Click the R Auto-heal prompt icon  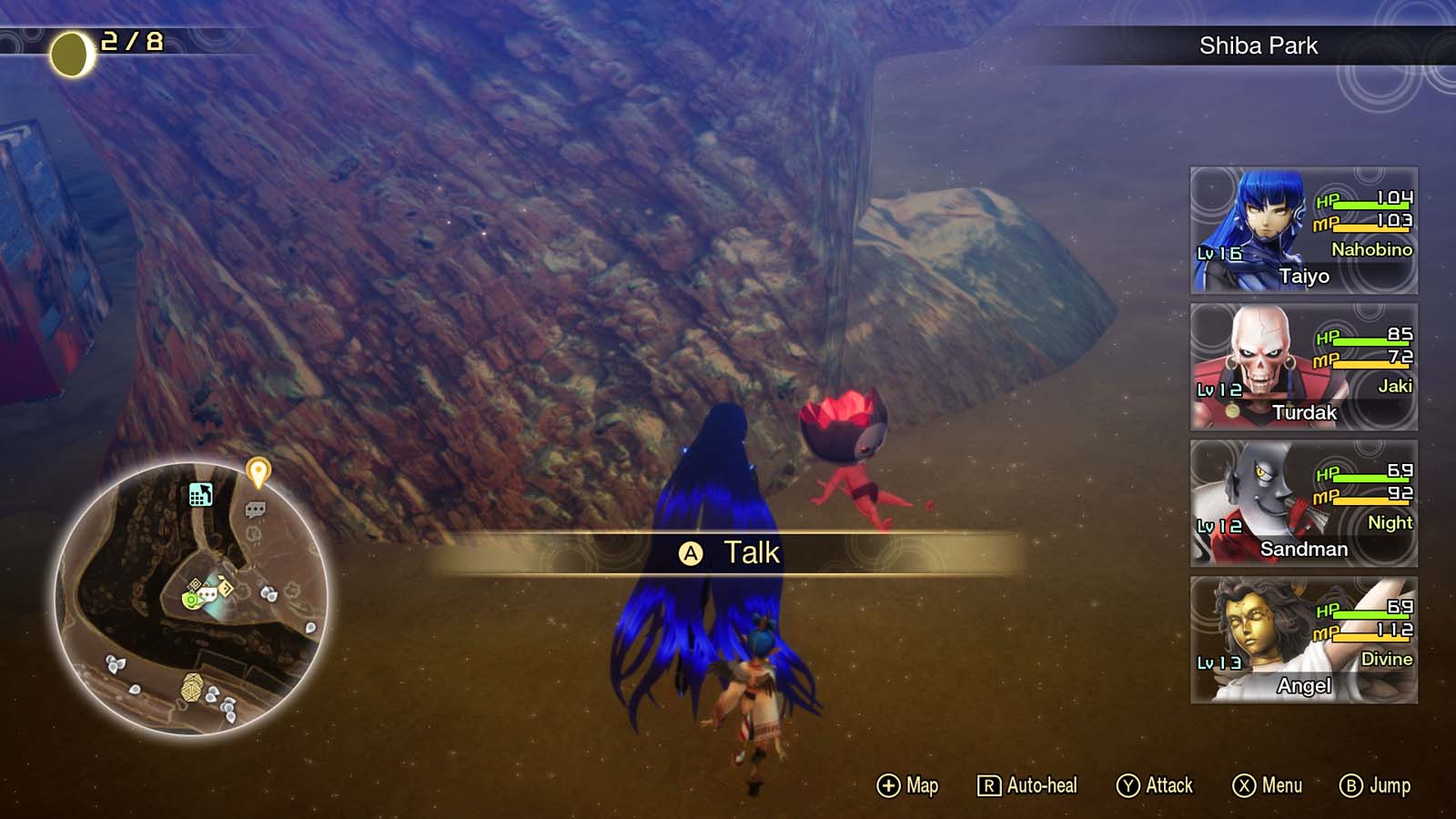pos(992,785)
